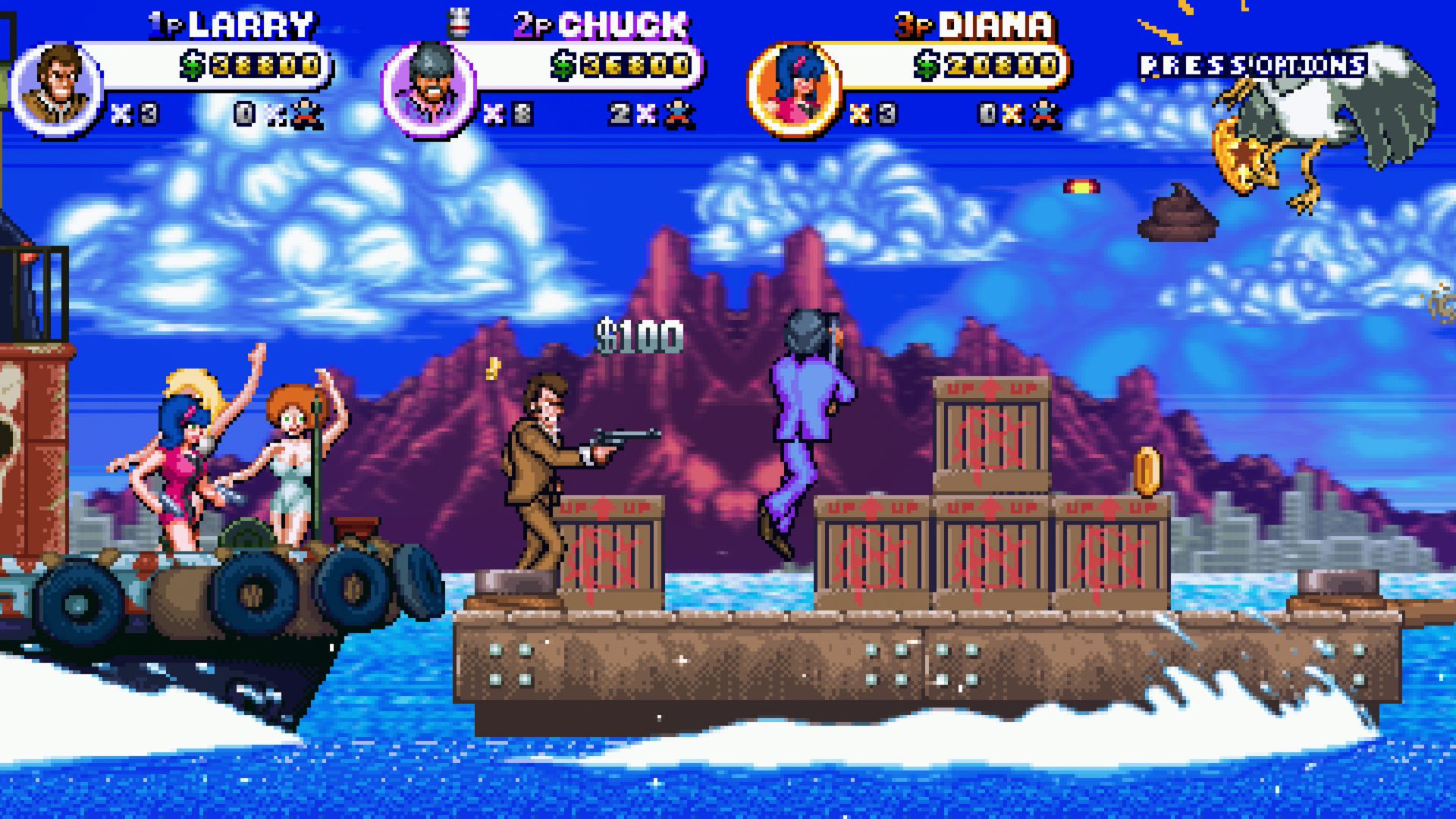This screenshot has height=819, width=1456.
Task: Click Larry's player portrait
Action: pos(58,89)
